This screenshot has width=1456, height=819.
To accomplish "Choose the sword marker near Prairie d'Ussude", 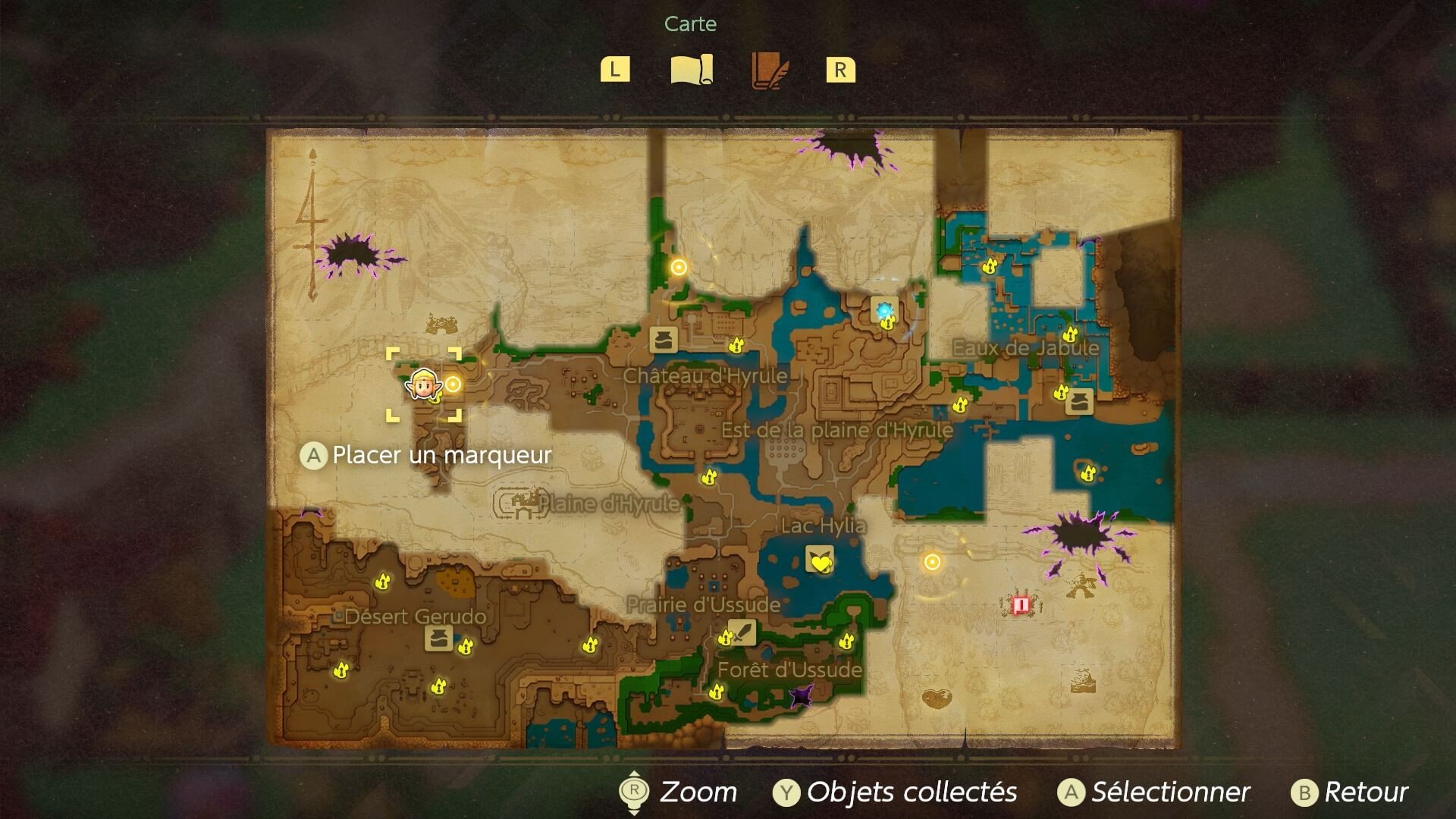I will 742,632.
